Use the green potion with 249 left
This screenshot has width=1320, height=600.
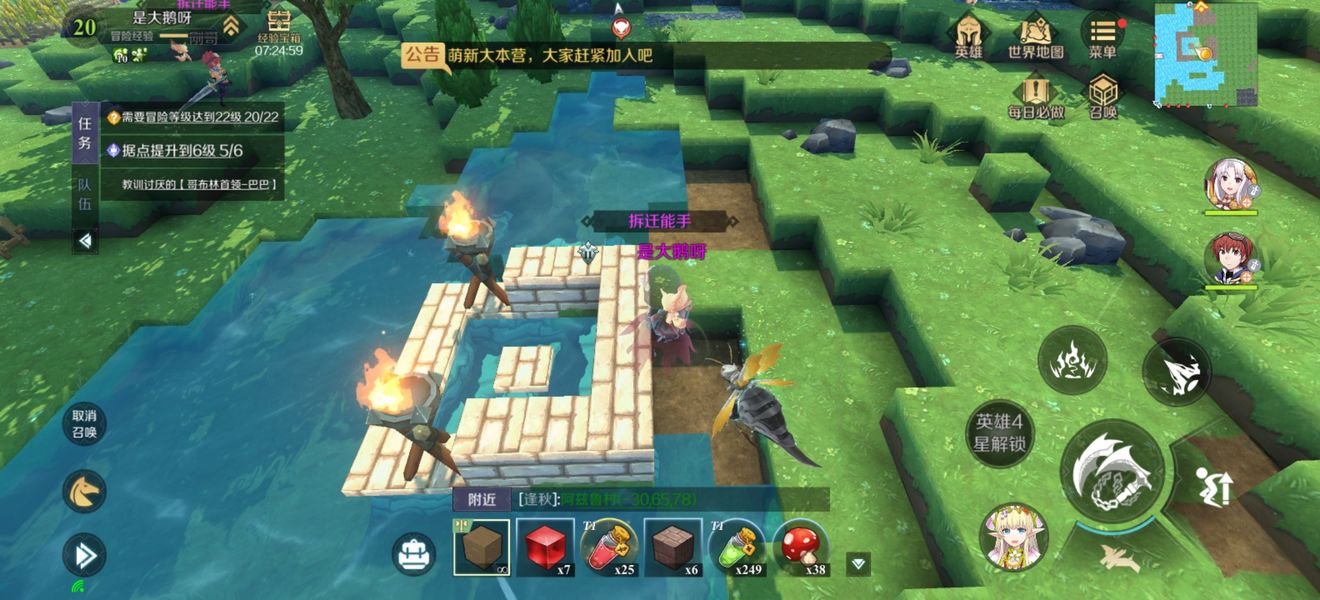737,548
